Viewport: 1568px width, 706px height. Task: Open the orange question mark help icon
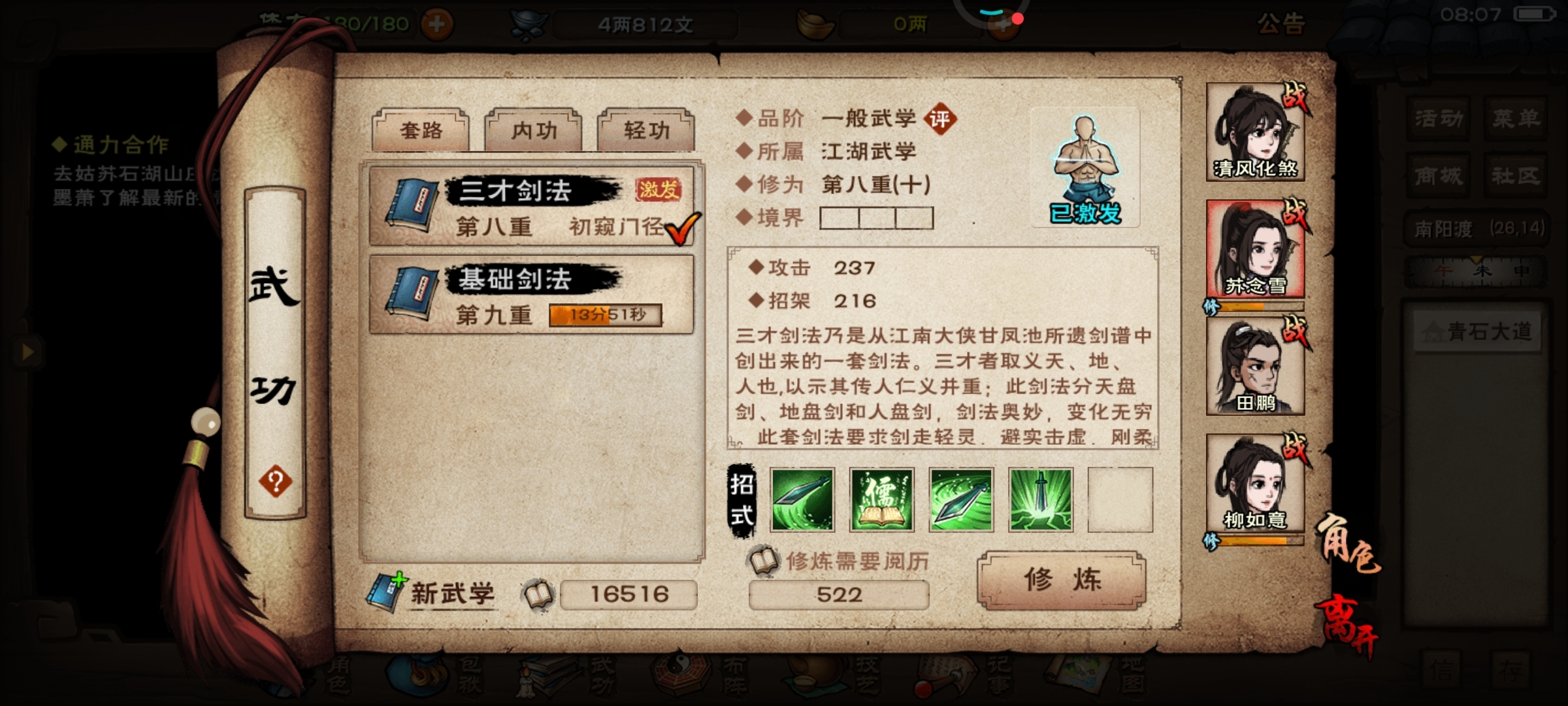[275, 482]
